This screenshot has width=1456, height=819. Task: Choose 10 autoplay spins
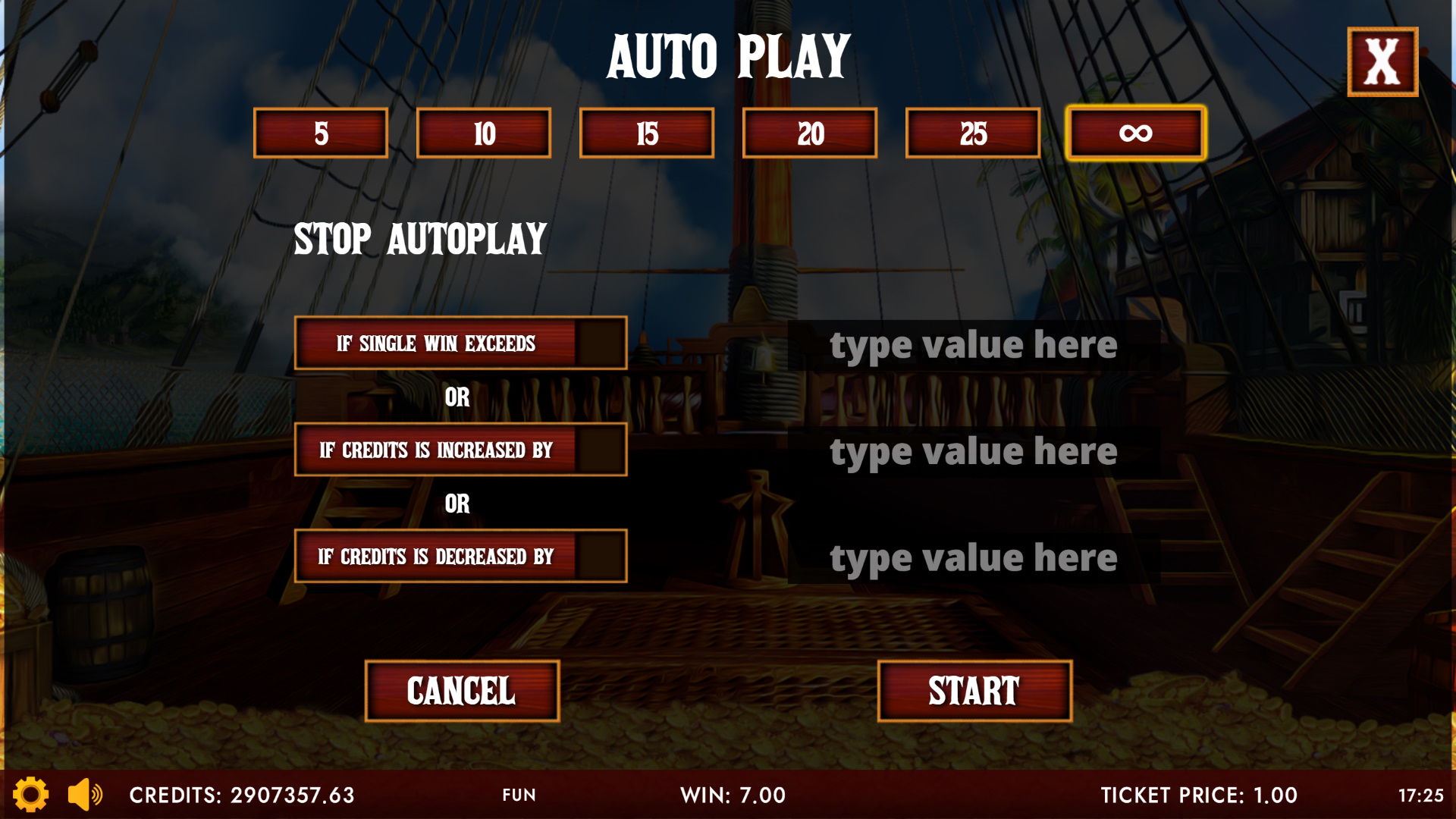(x=484, y=133)
